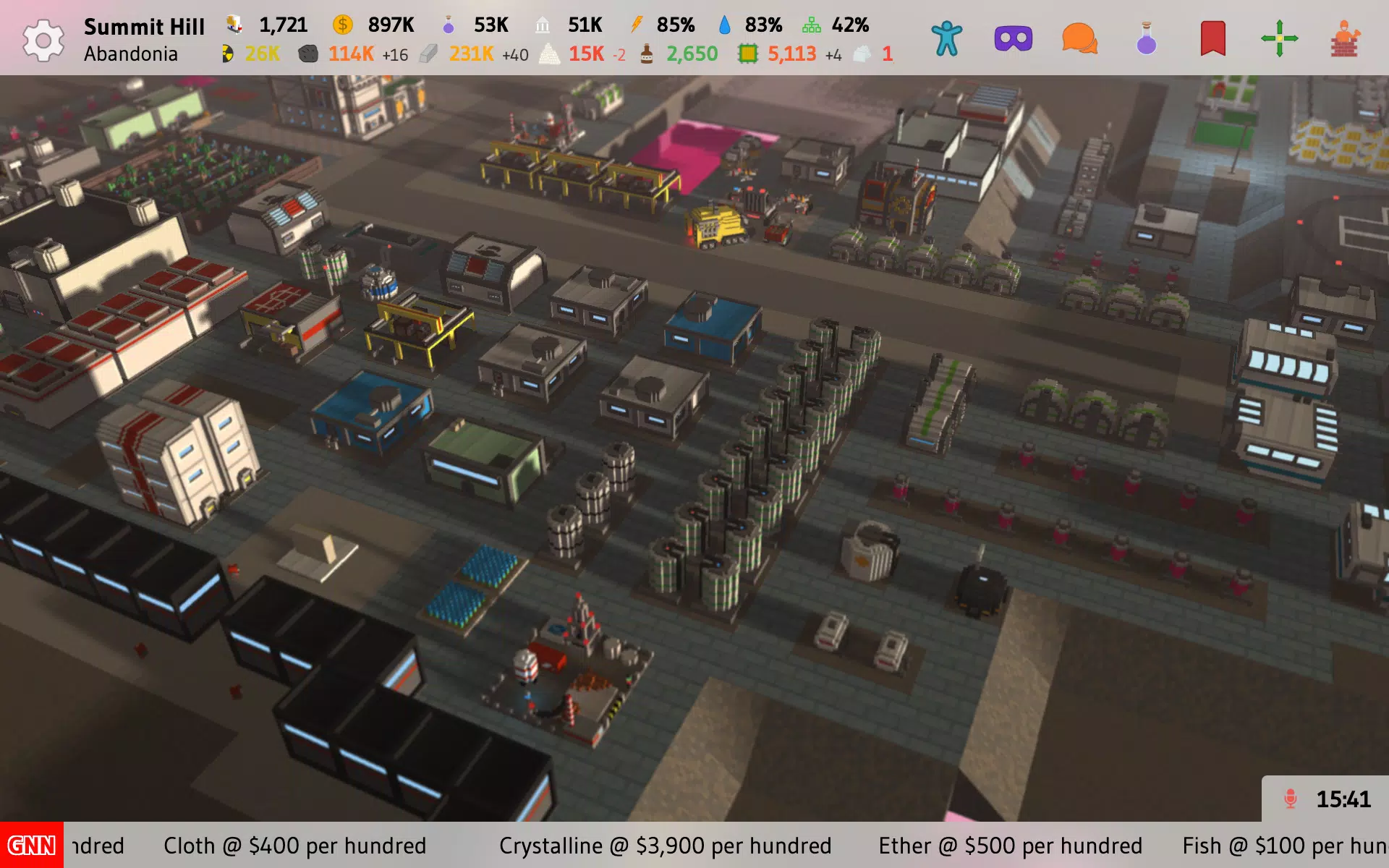Viewport: 1389px width, 868px height.
Task: Toggle the purple VR goggles view
Action: point(1013,39)
